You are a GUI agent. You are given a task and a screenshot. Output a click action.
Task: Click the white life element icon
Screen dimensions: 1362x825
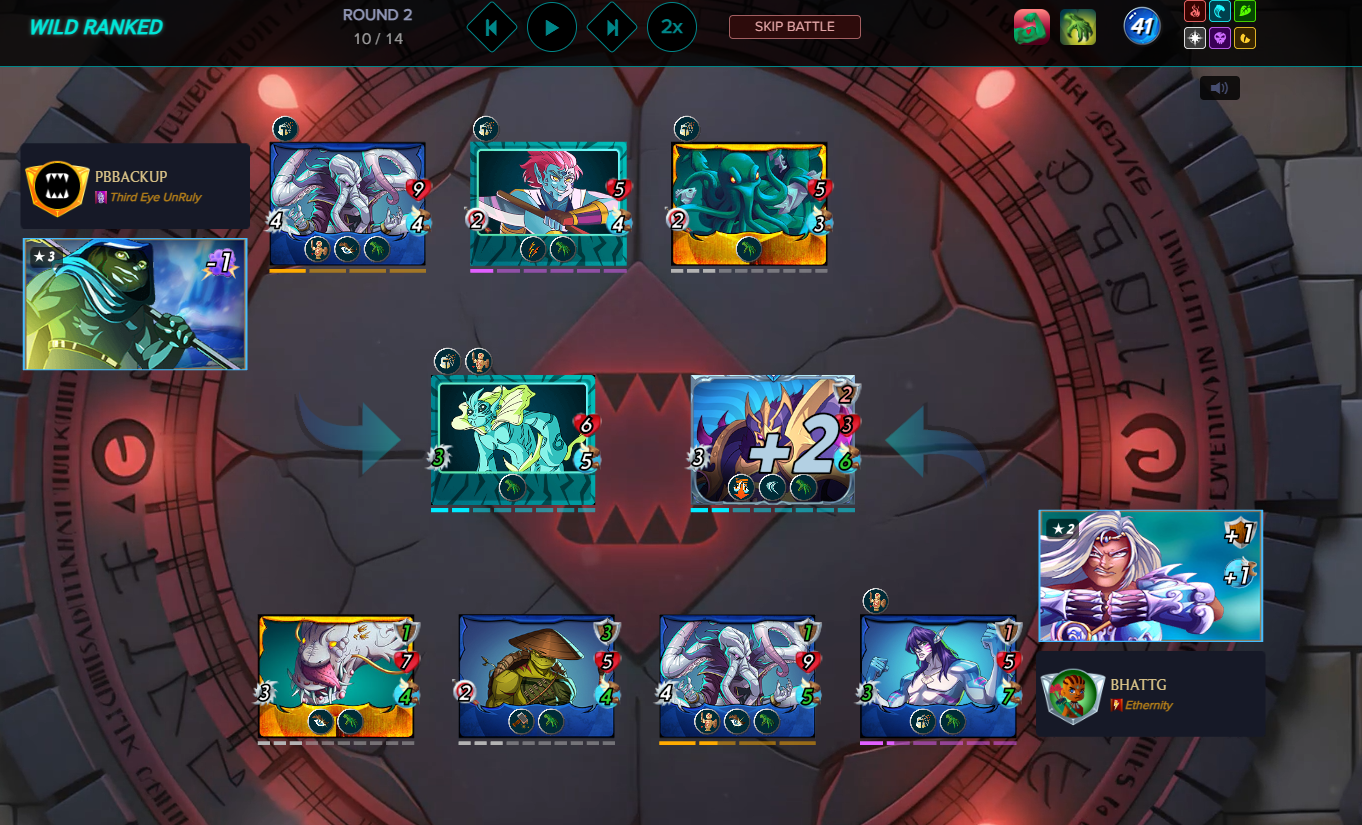1193,38
